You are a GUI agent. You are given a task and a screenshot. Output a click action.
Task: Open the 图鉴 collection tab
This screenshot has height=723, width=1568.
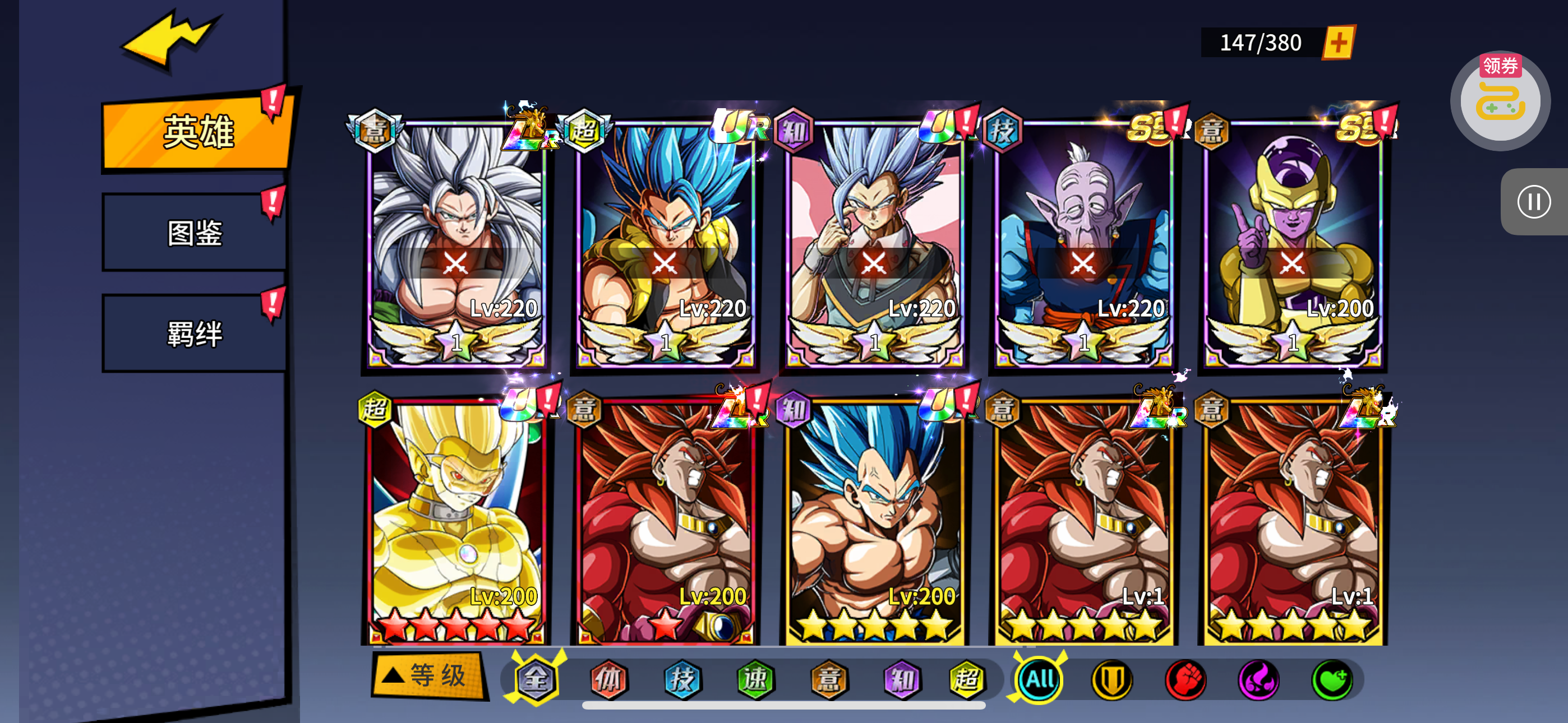click(195, 233)
